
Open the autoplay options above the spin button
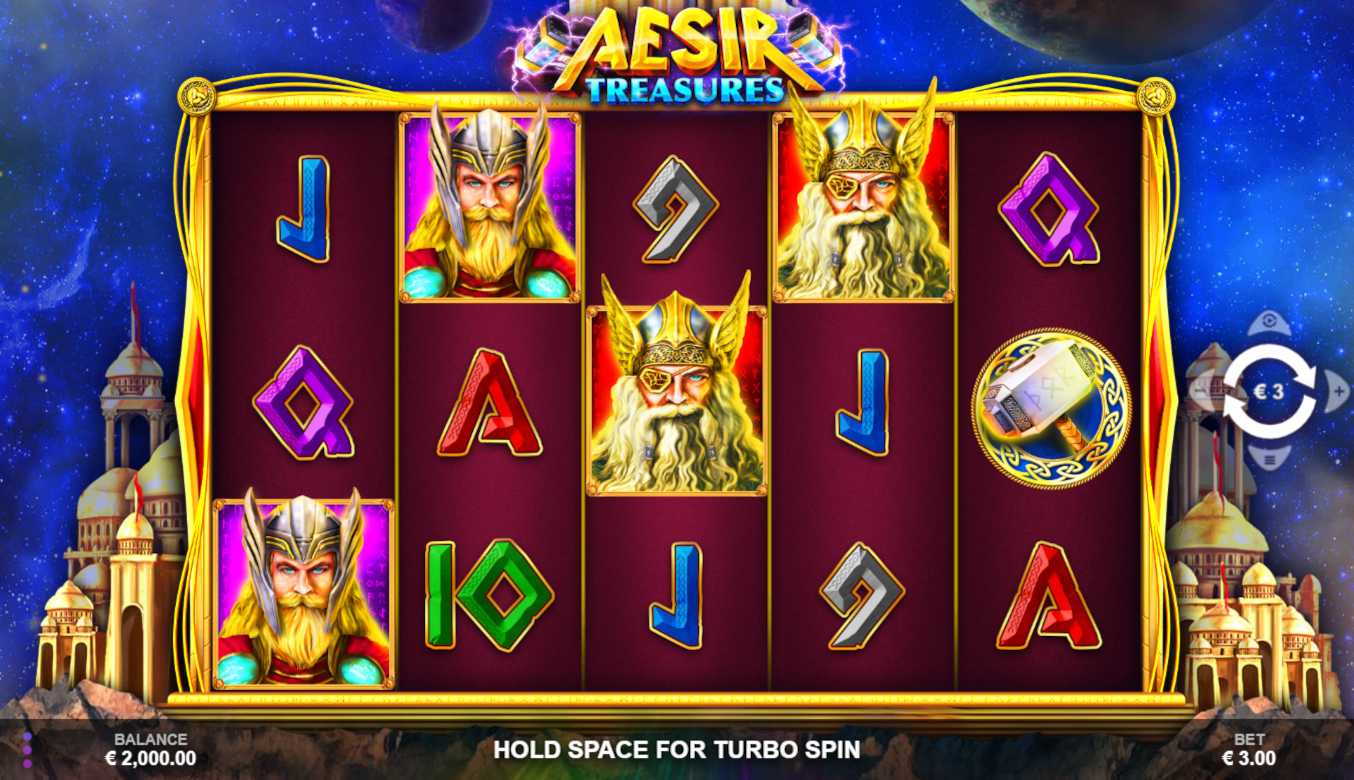click(x=1269, y=323)
